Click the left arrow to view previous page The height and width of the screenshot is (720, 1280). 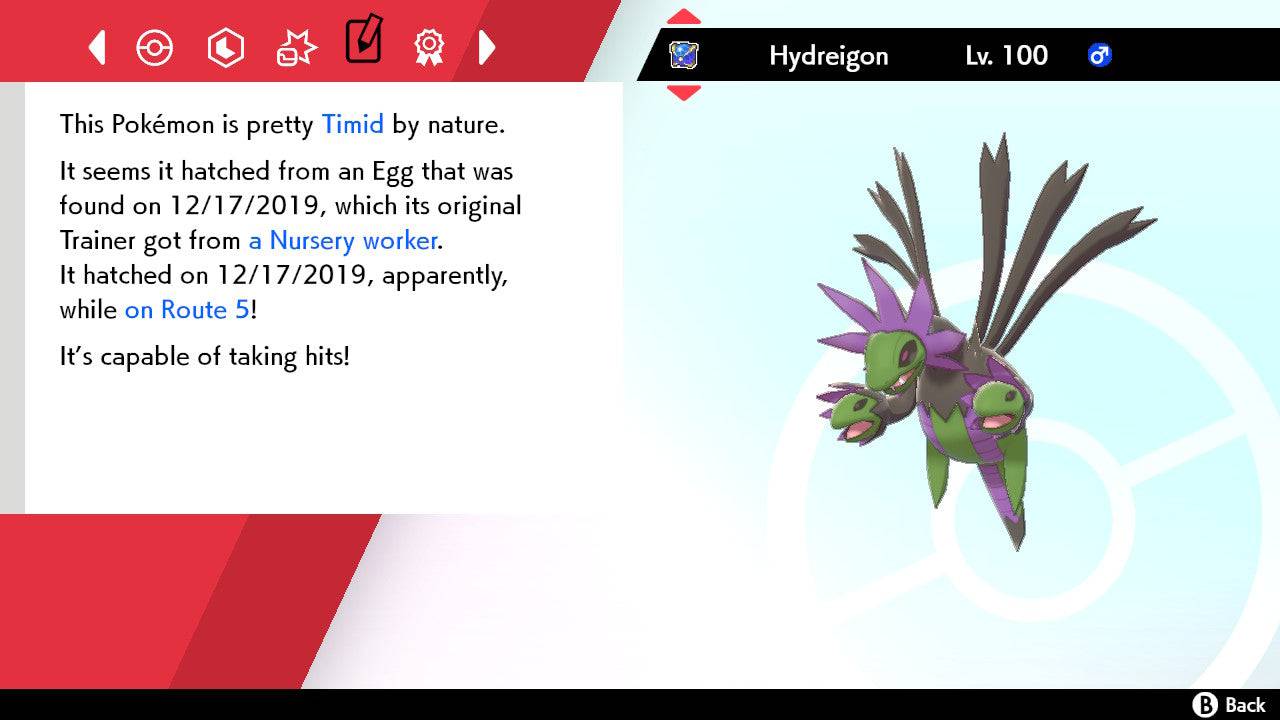tap(96, 47)
